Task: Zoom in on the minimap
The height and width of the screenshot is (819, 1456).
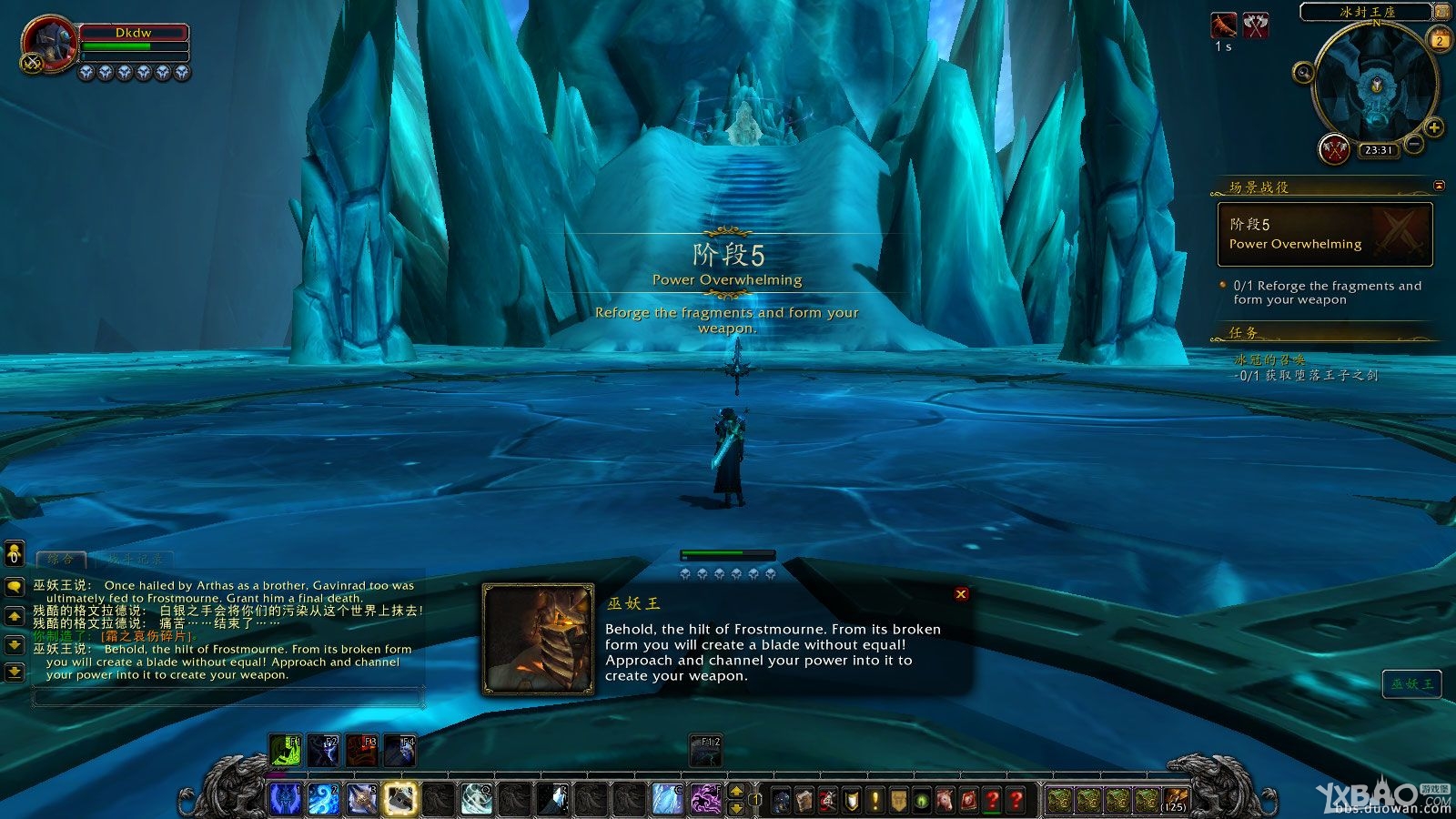Action: 1433,127
